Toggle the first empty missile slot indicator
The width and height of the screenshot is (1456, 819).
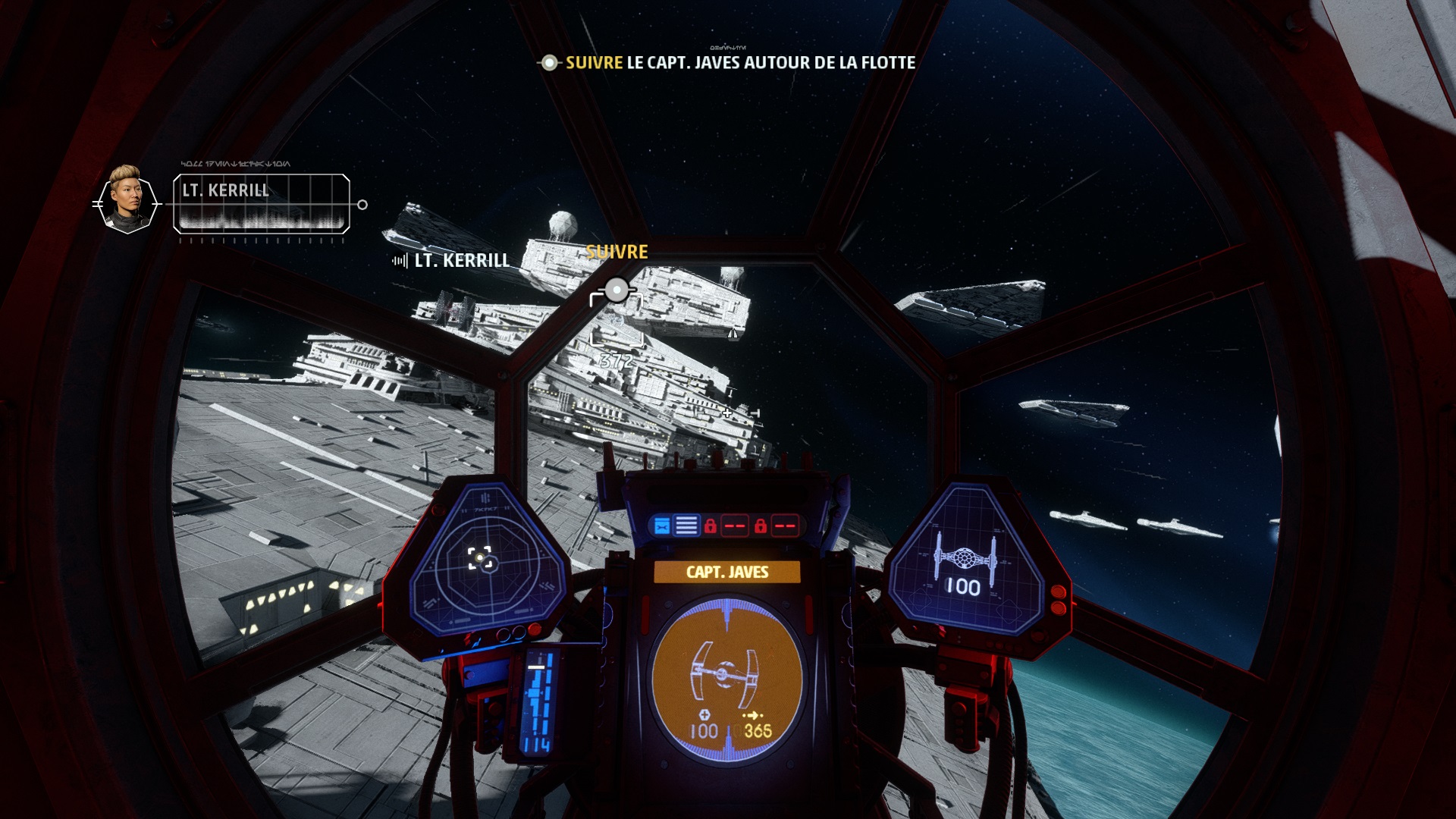click(x=734, y=526)
